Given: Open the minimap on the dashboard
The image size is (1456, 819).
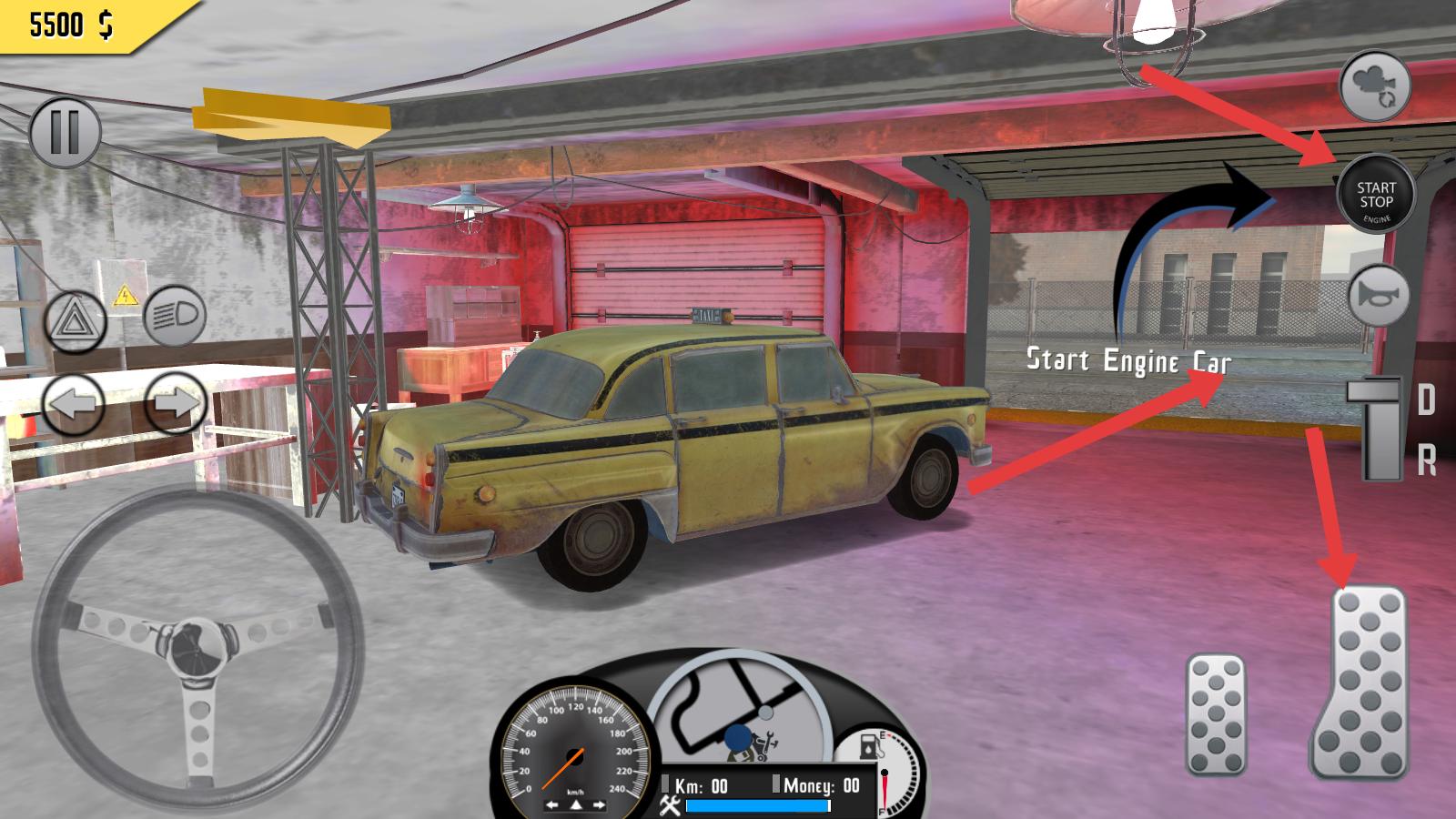Looking at the screenshot, I should [739, 710].
